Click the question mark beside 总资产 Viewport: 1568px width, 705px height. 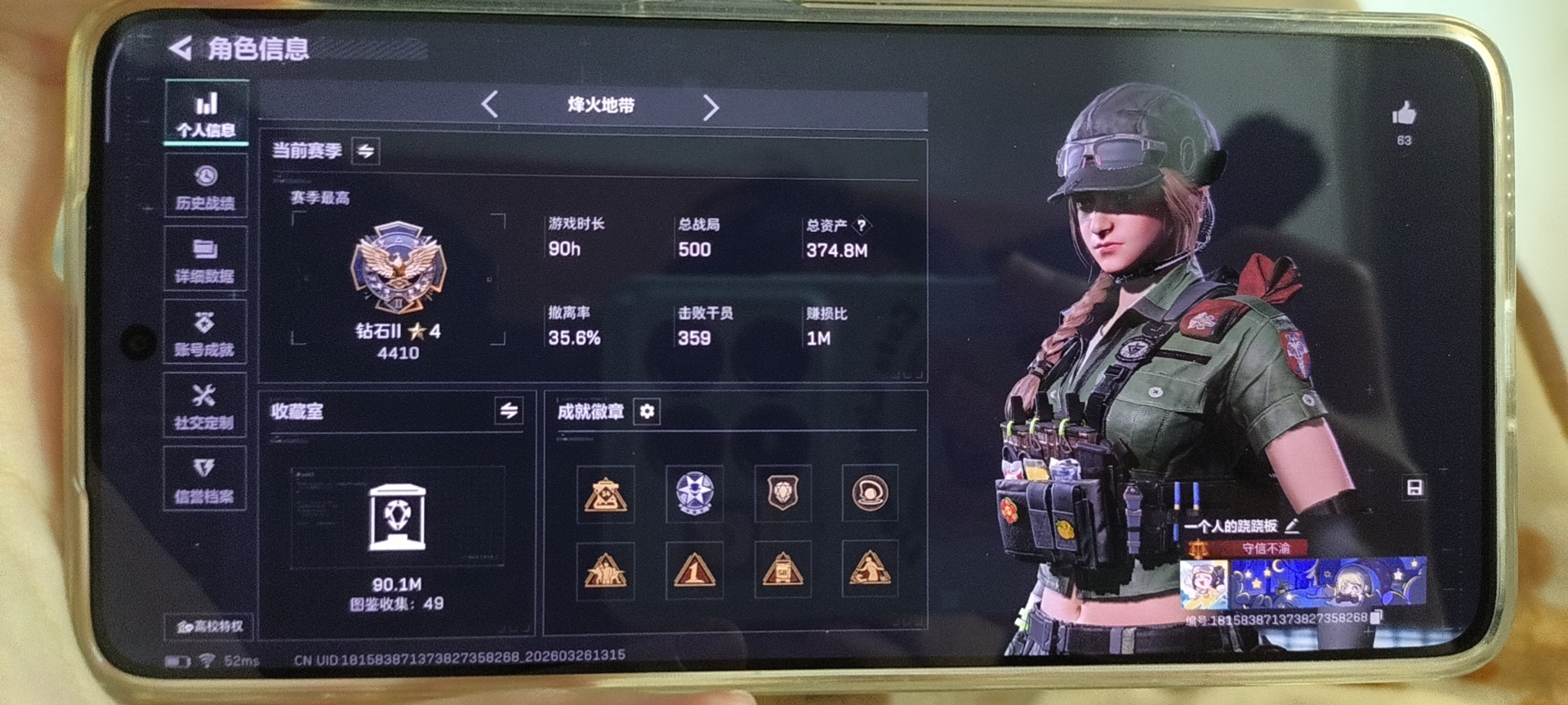coord(861,225)
